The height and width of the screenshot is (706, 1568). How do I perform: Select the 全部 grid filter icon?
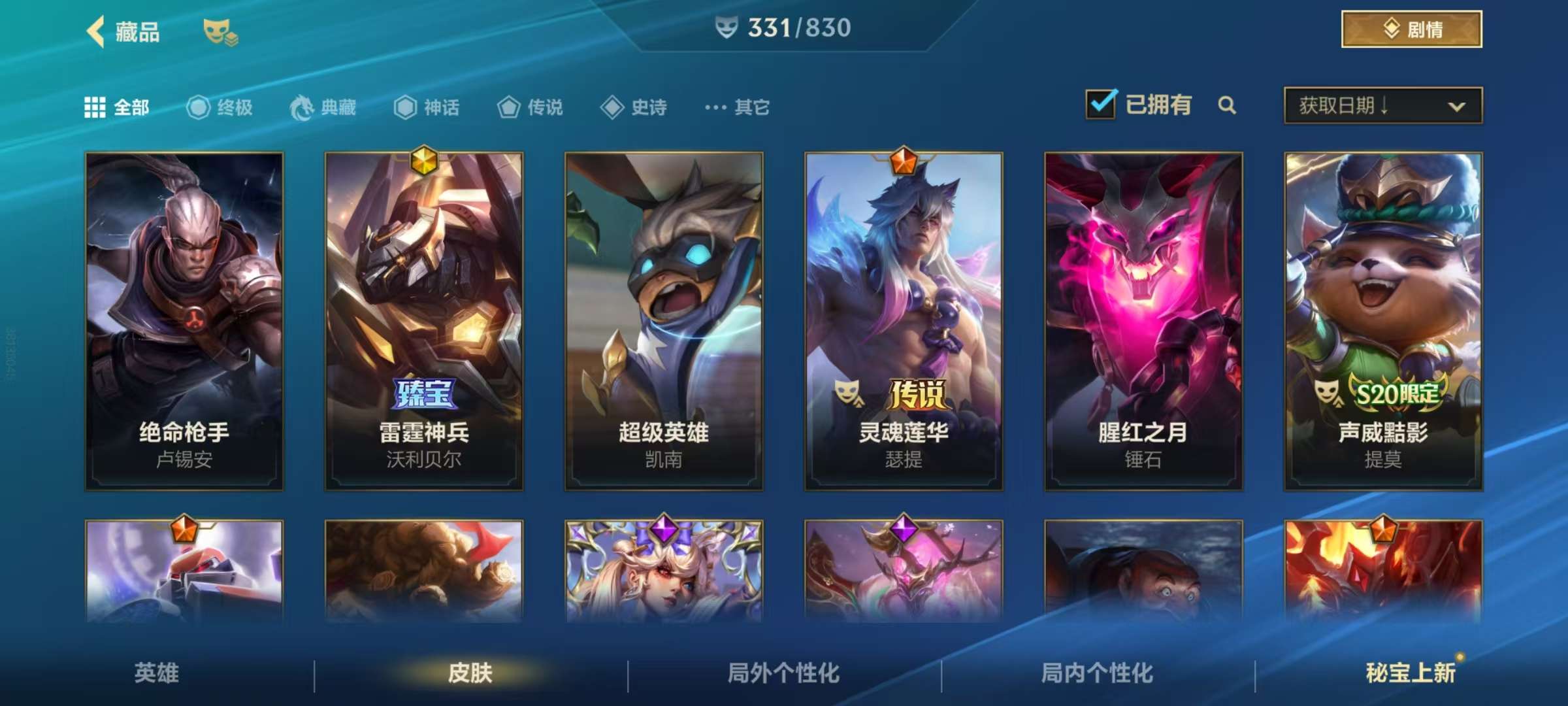pyautogui.click(x=95, y=108)
